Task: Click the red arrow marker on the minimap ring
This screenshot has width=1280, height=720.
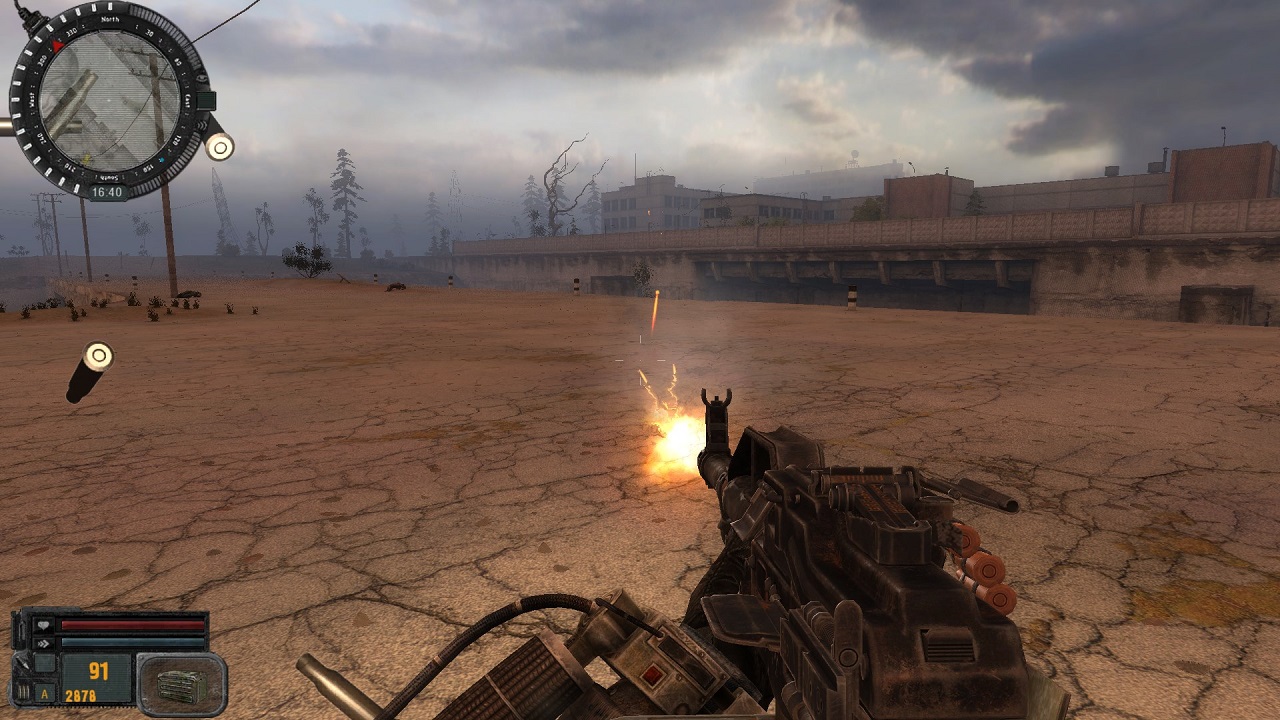Action: click(58, 45)
